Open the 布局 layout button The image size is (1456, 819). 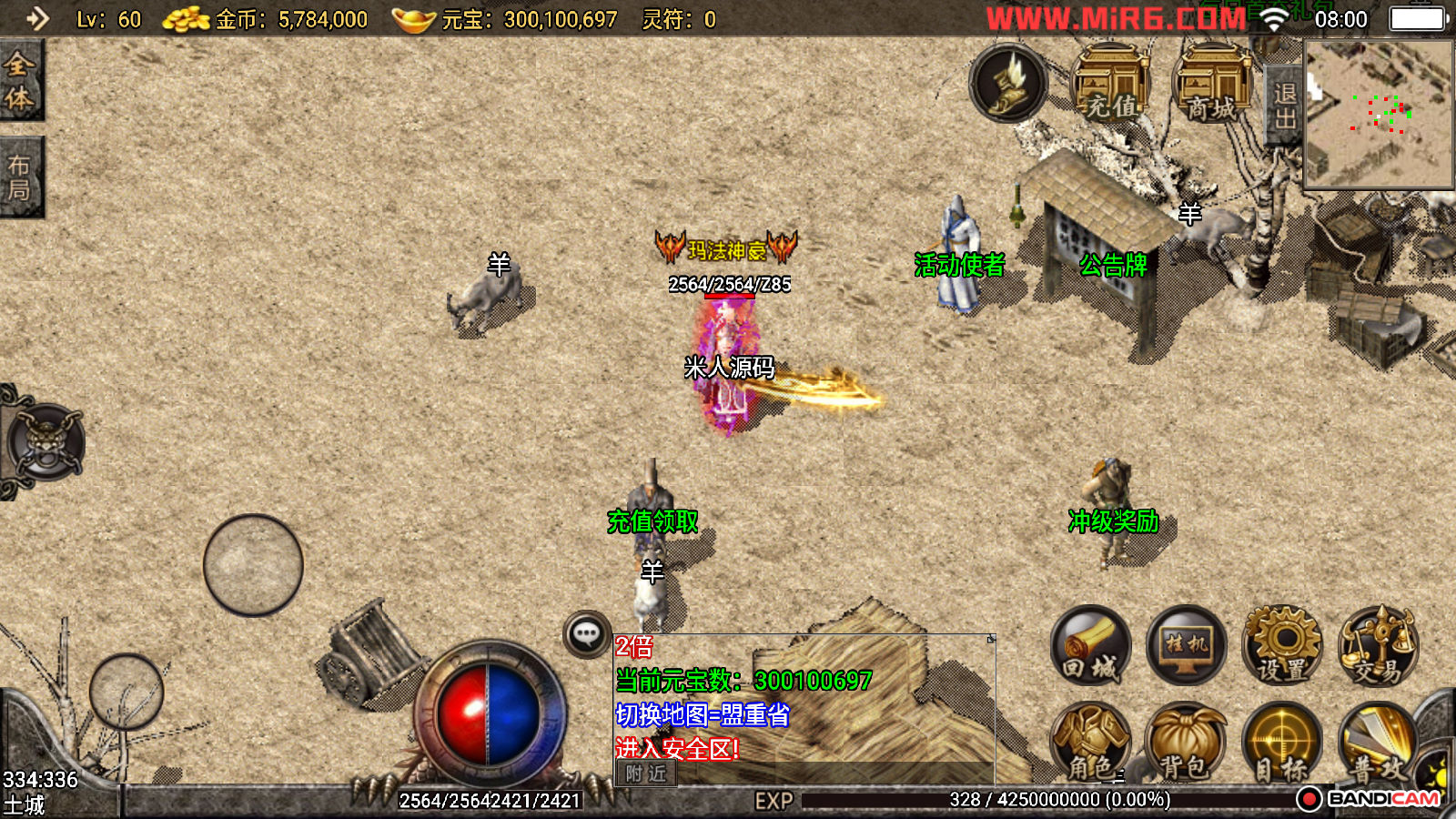(x=20, y=177)
